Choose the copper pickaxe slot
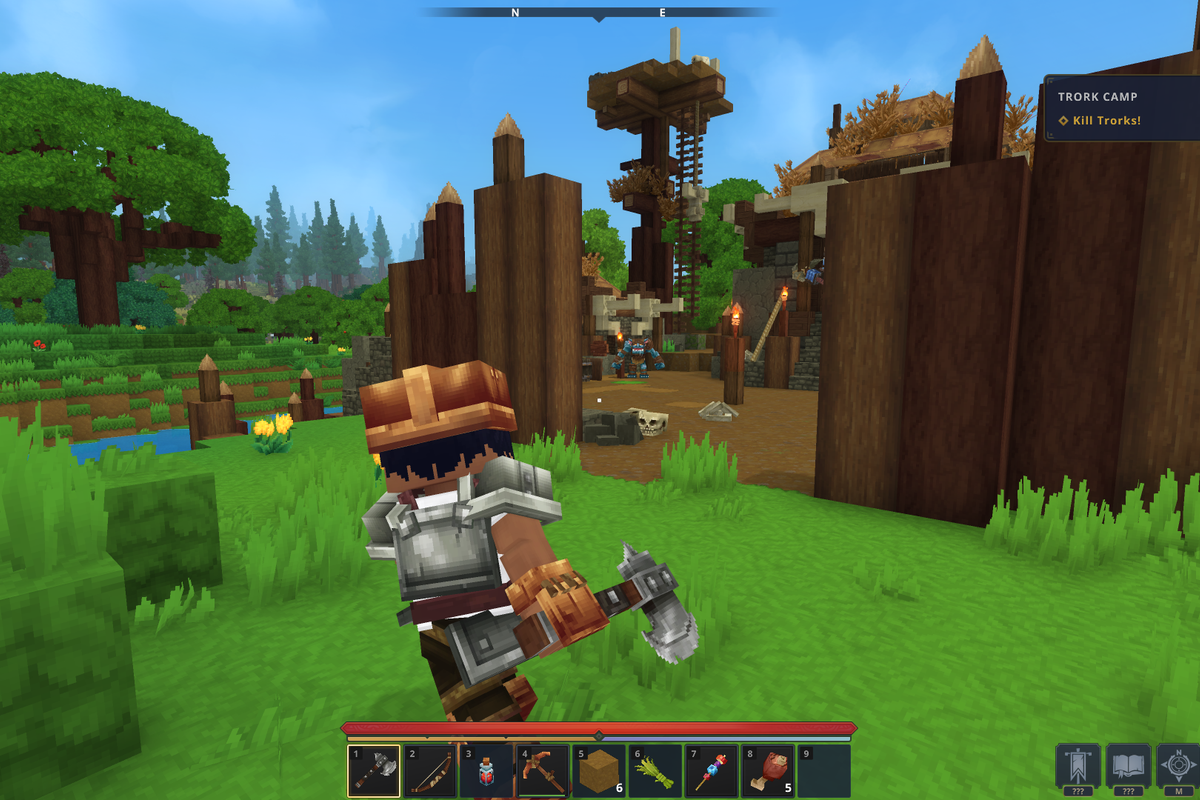Viewport: 1200px width, 800px height. tap(542, 771)
